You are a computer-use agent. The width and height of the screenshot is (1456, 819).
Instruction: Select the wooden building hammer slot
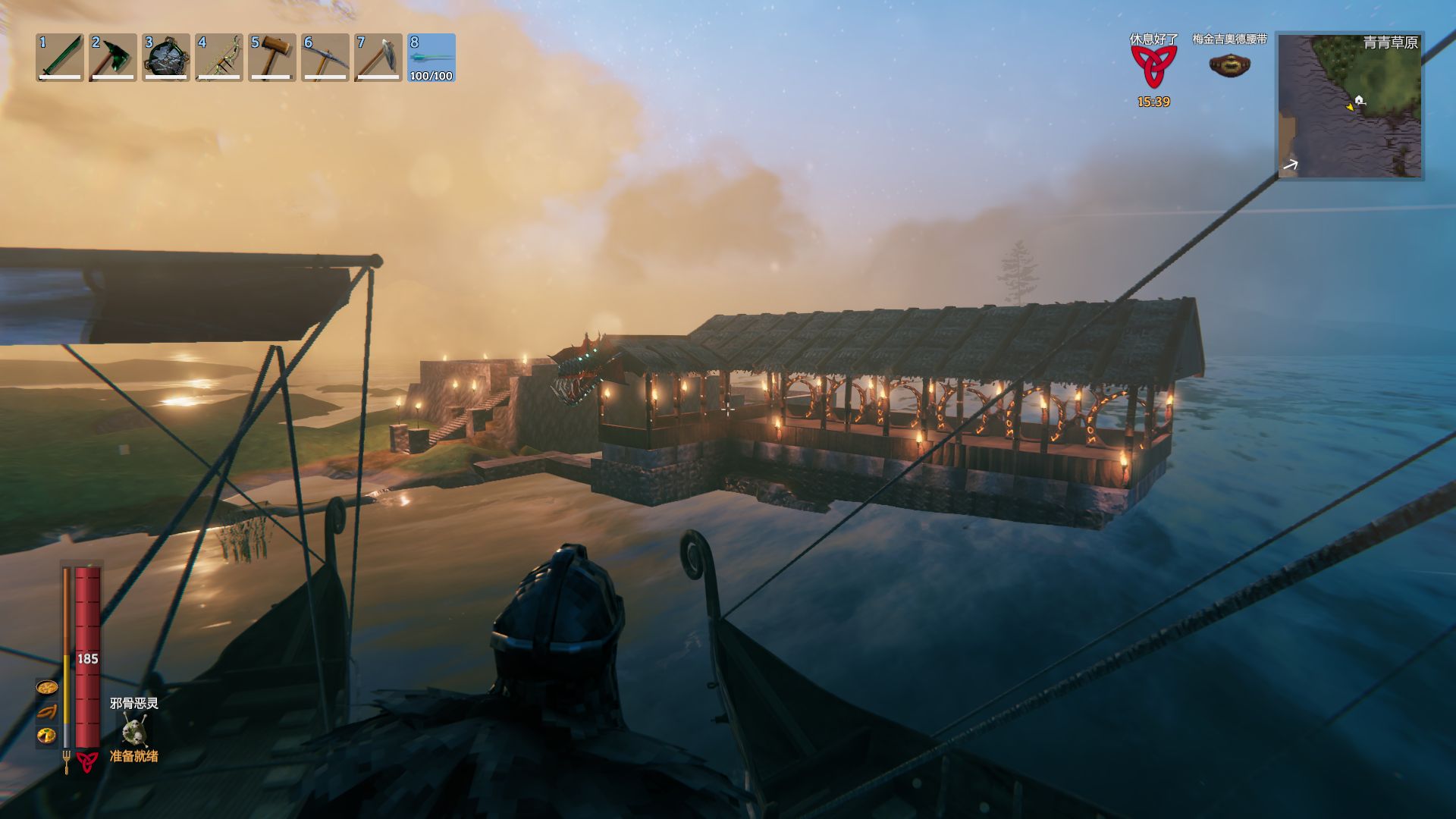[272, 58]
